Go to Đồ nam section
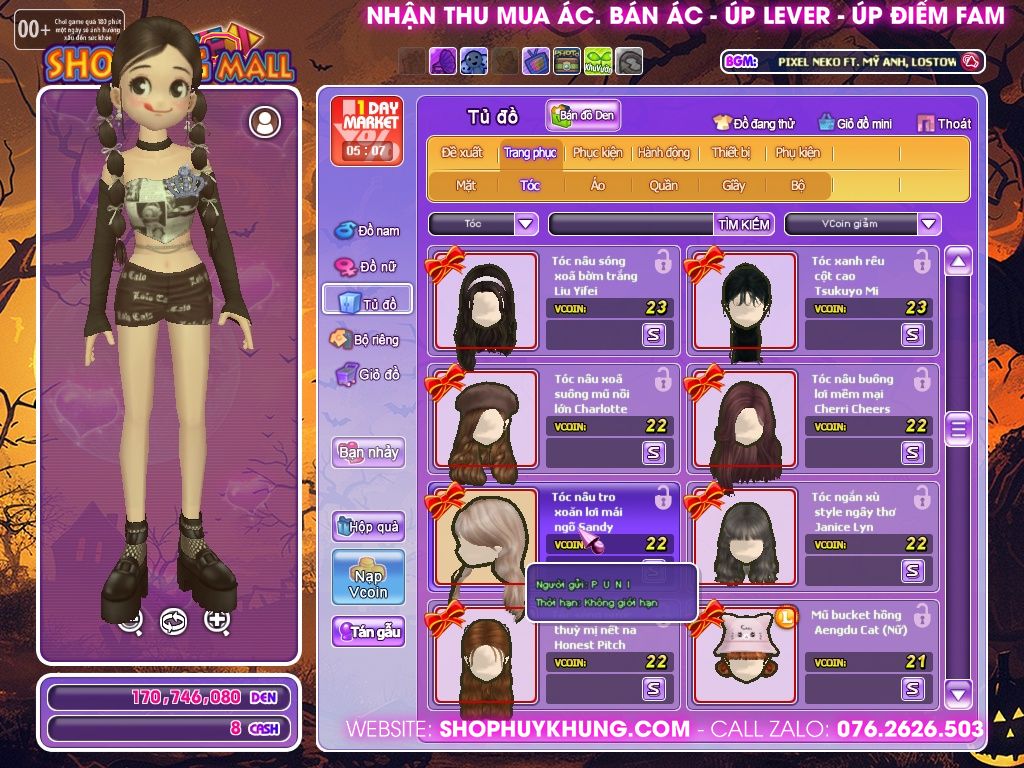1024x768 pixels. pos(367,231)
